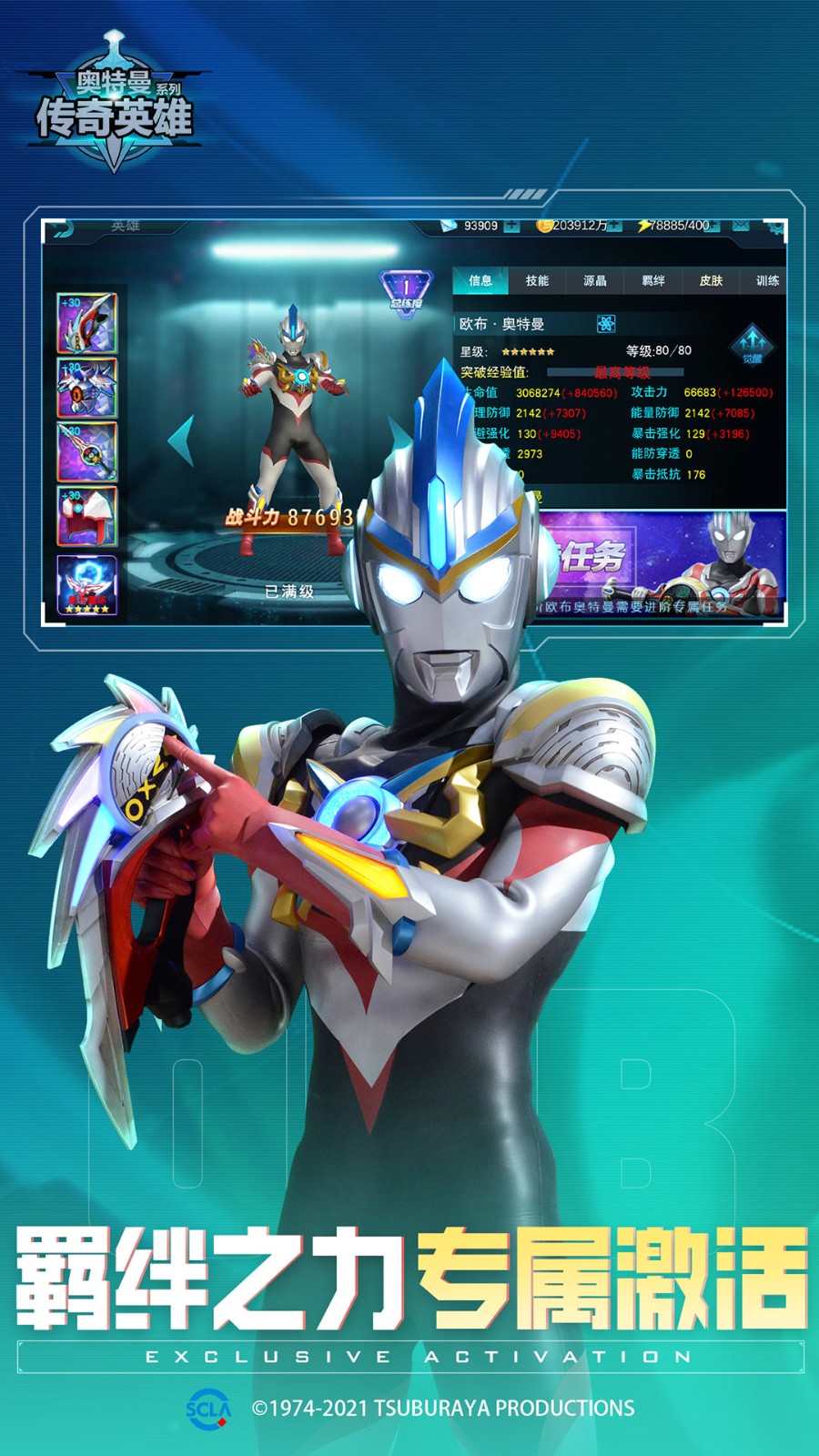Select the bow weapon equipment slot
This screenshot has height=1456, width=819.
coord(87,323)
